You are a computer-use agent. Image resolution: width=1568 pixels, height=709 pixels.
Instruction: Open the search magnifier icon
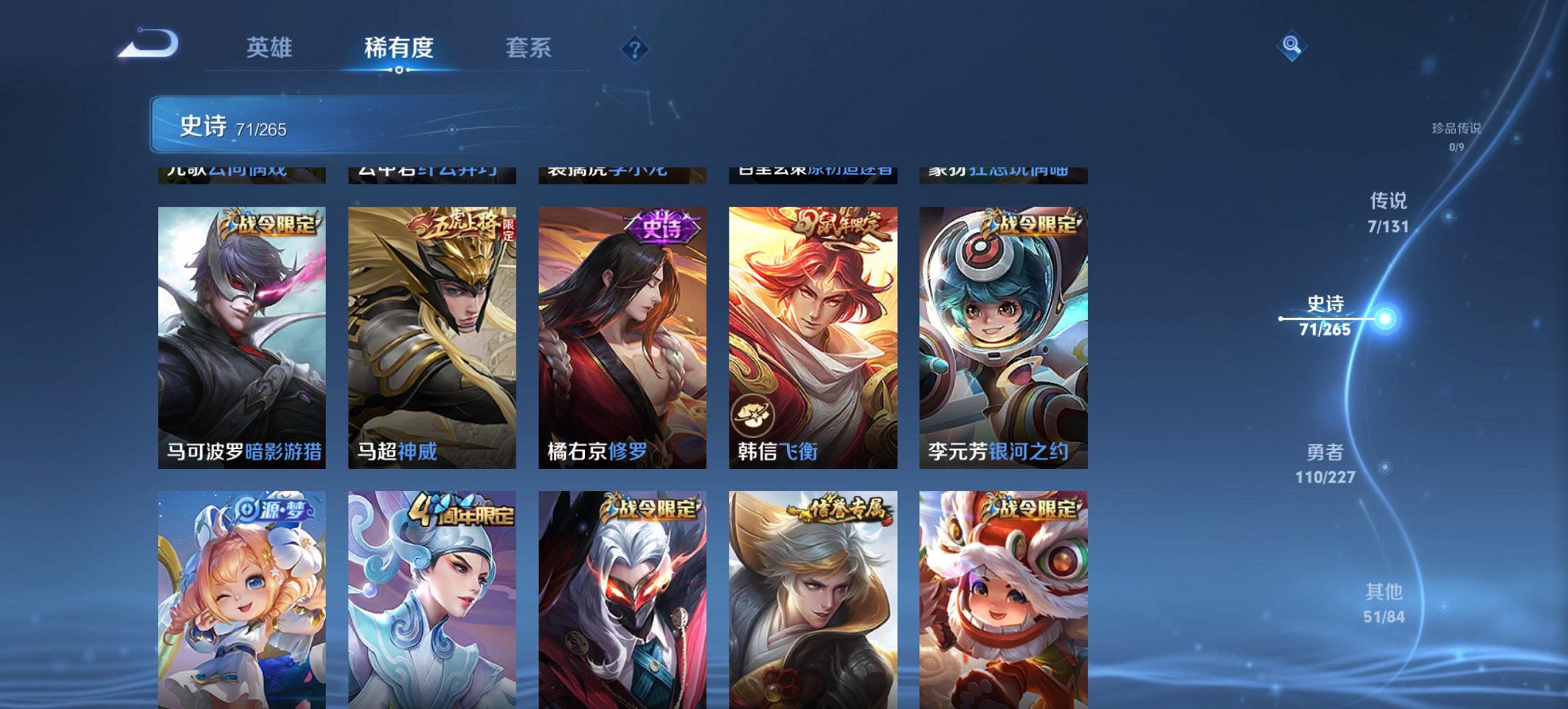pyautogui.click(x=1290, y=46)
